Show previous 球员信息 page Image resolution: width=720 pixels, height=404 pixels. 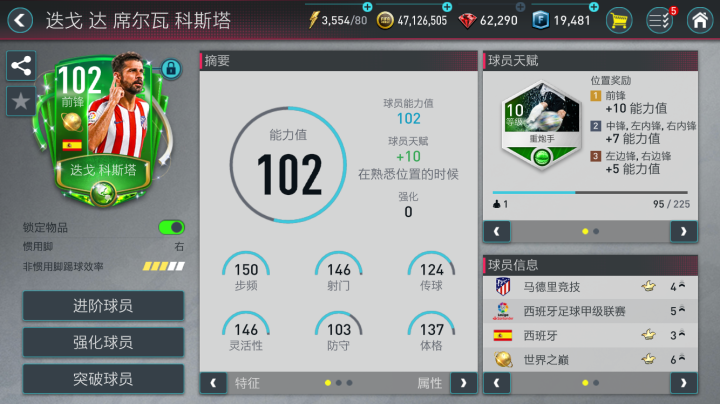(497, 382)
